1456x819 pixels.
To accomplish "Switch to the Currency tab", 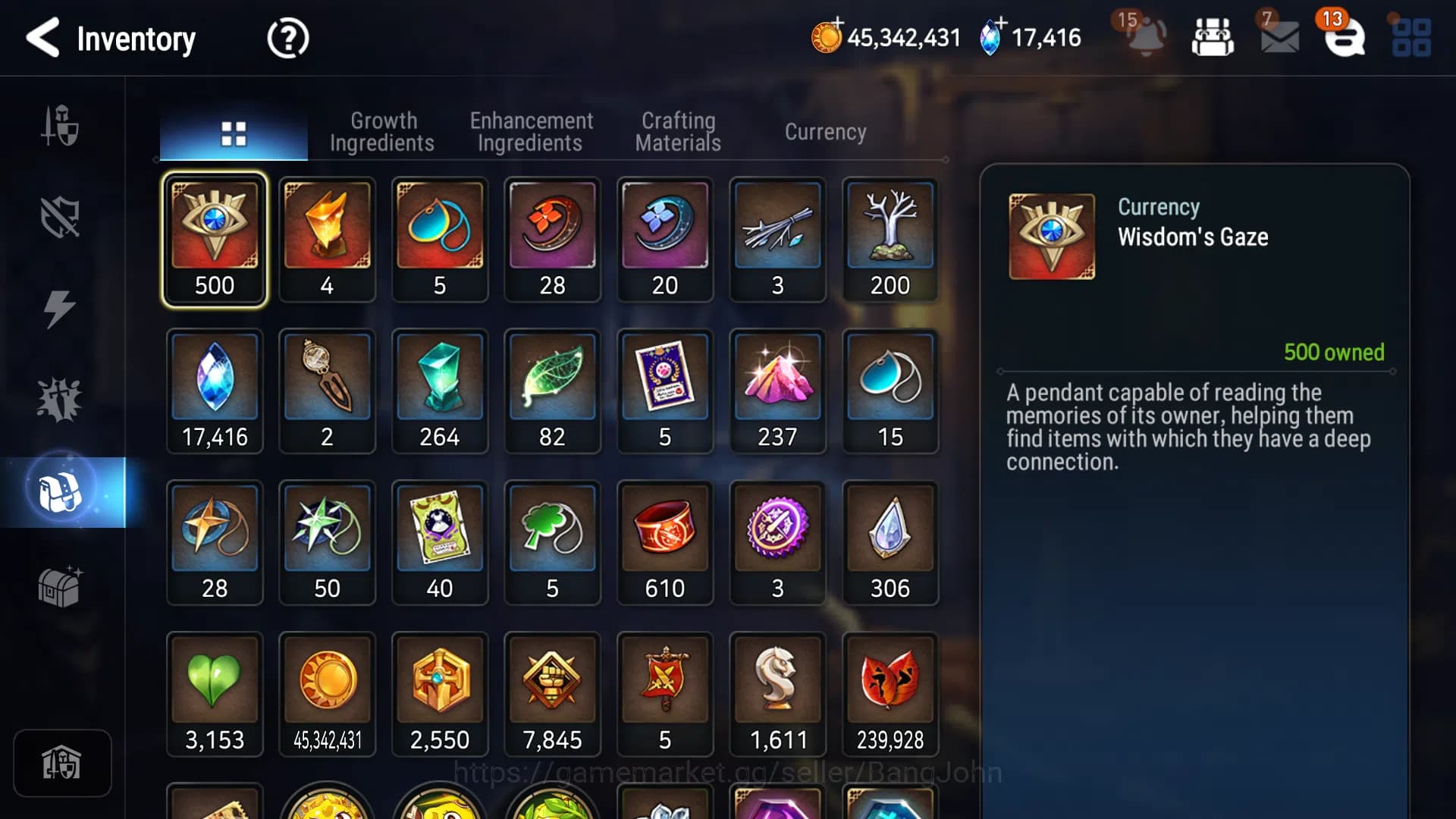I will coord(826,132).
